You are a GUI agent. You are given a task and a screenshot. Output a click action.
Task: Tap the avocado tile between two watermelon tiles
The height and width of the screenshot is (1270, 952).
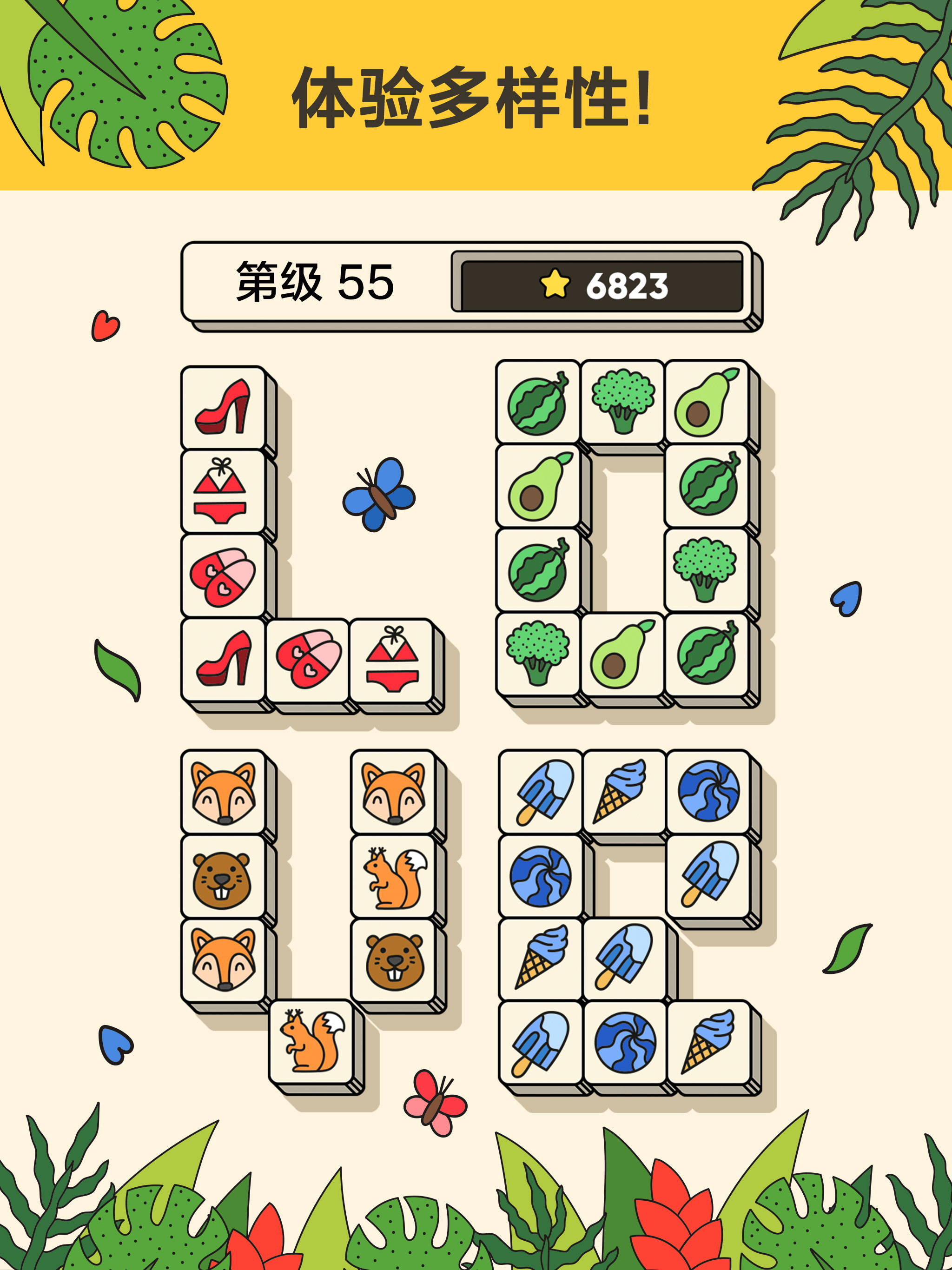537,486
